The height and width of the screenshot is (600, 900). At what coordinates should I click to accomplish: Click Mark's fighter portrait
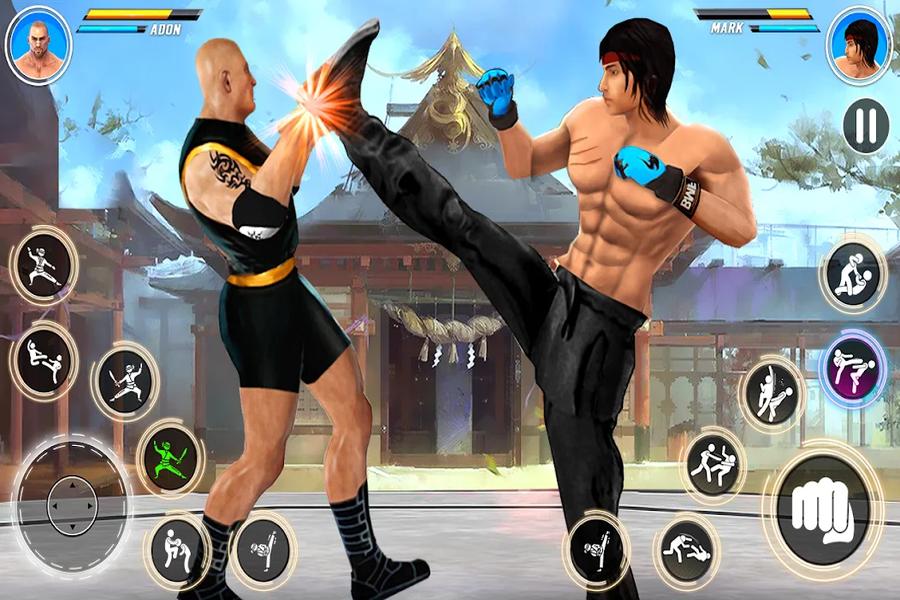(x=858, y=45)
